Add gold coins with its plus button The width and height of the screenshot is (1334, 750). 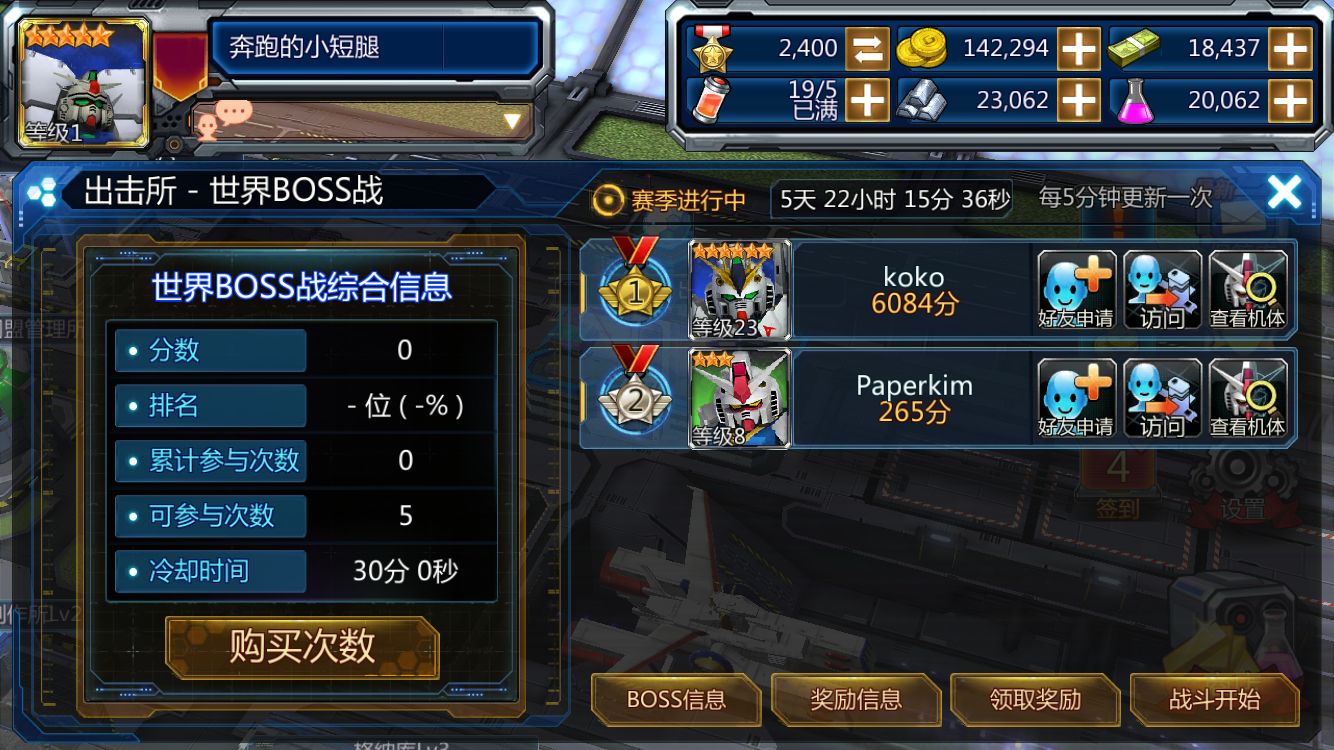pos(1080,47)
